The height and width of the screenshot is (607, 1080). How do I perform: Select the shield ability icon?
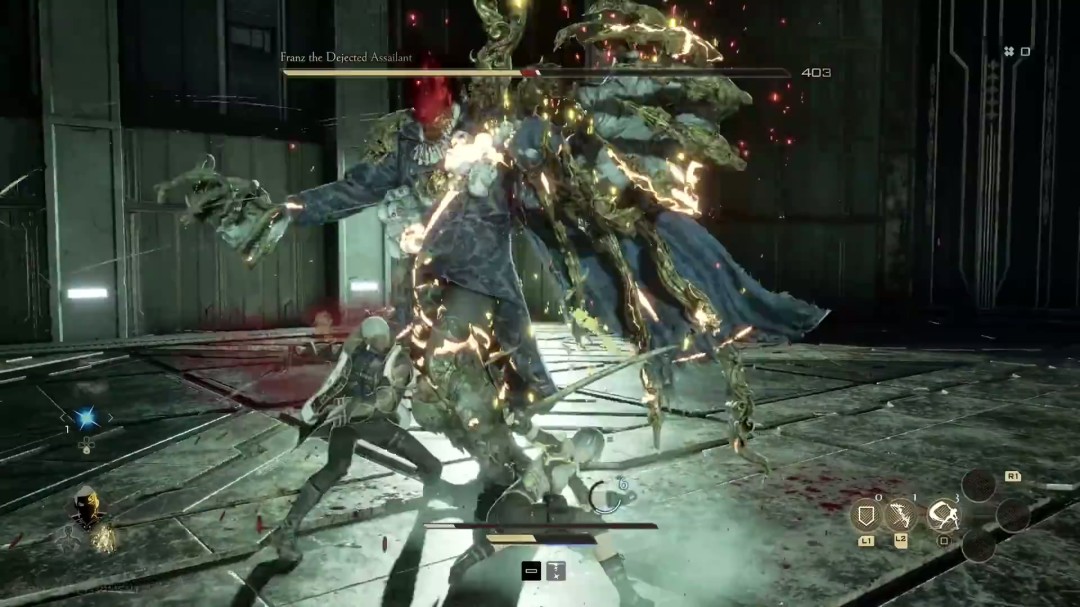tap(865, 515)
